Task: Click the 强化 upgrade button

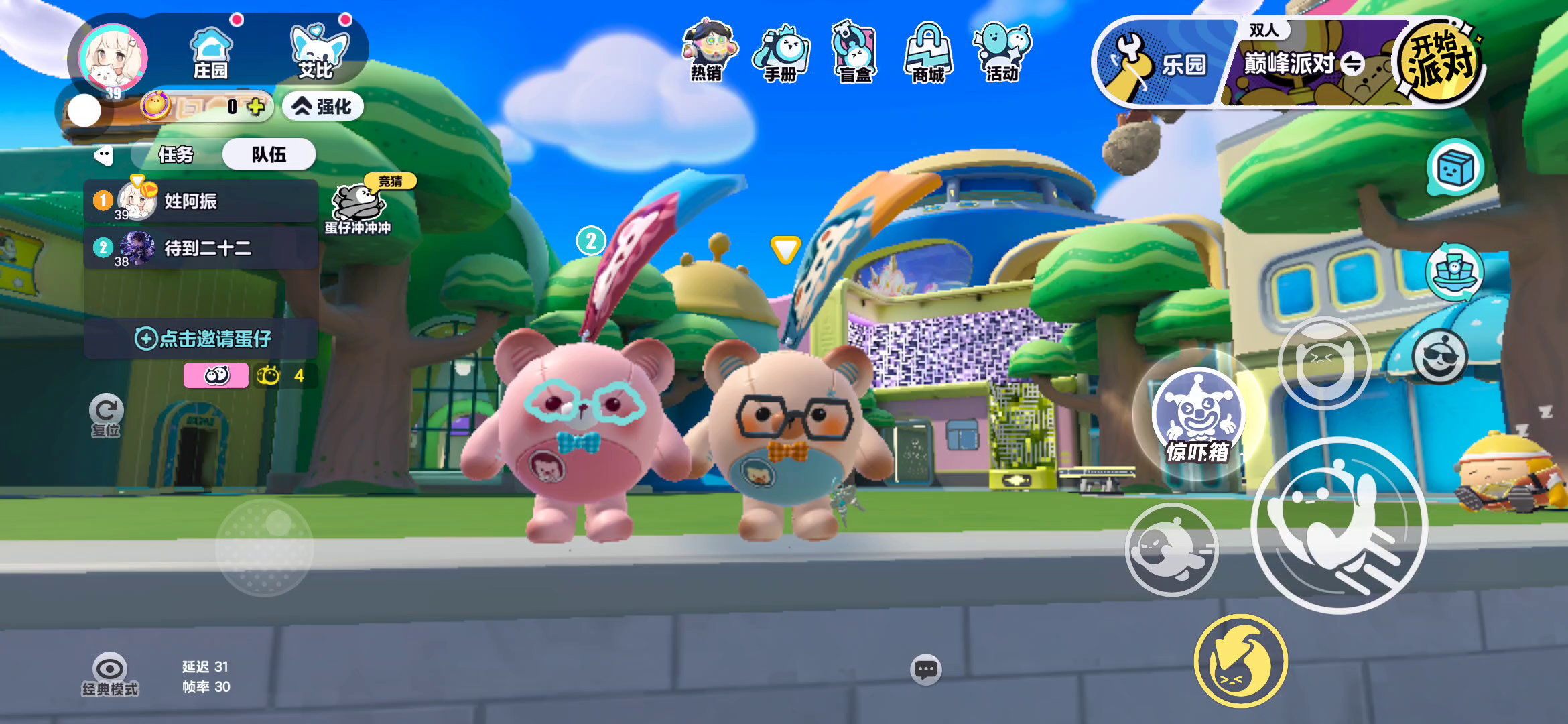Action: (323, 107)
